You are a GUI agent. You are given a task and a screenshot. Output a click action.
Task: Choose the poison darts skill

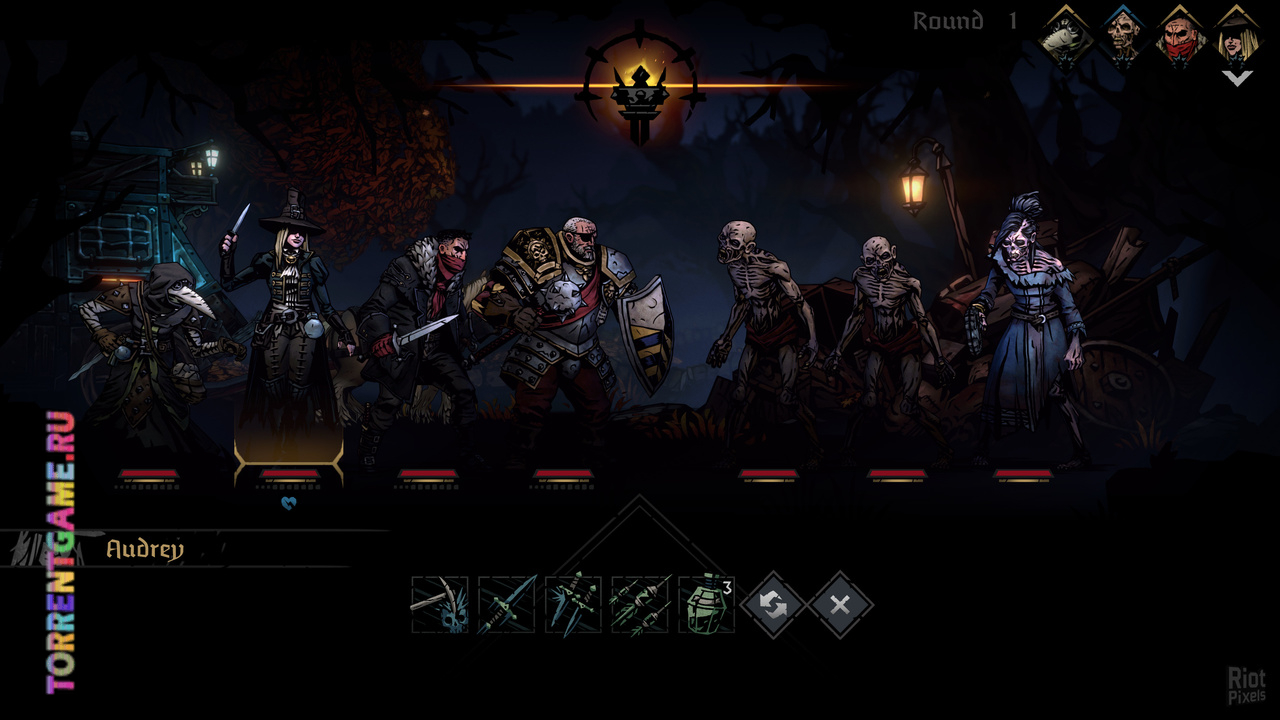640,605
